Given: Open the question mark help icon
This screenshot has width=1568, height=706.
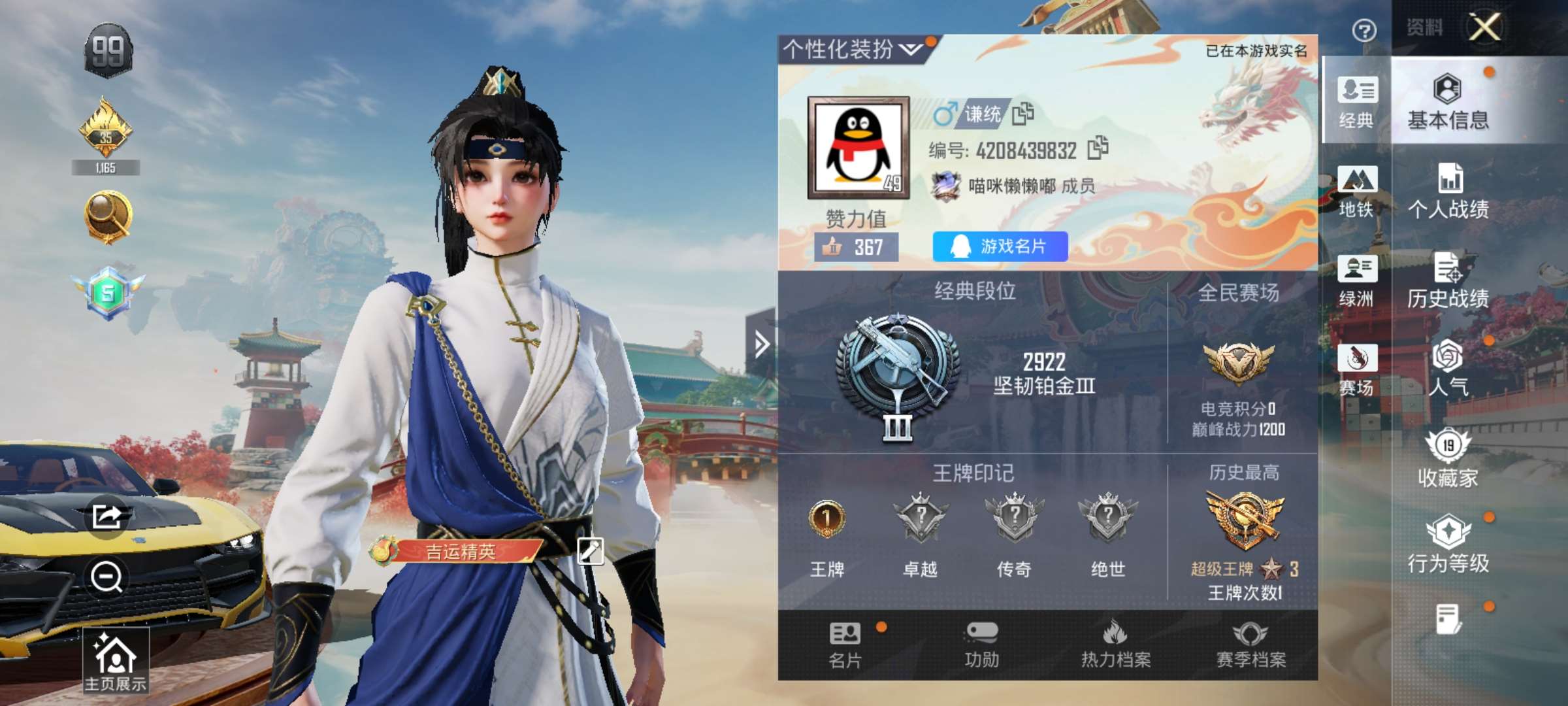Looking at the screenshot, I should click(1364, 30).
